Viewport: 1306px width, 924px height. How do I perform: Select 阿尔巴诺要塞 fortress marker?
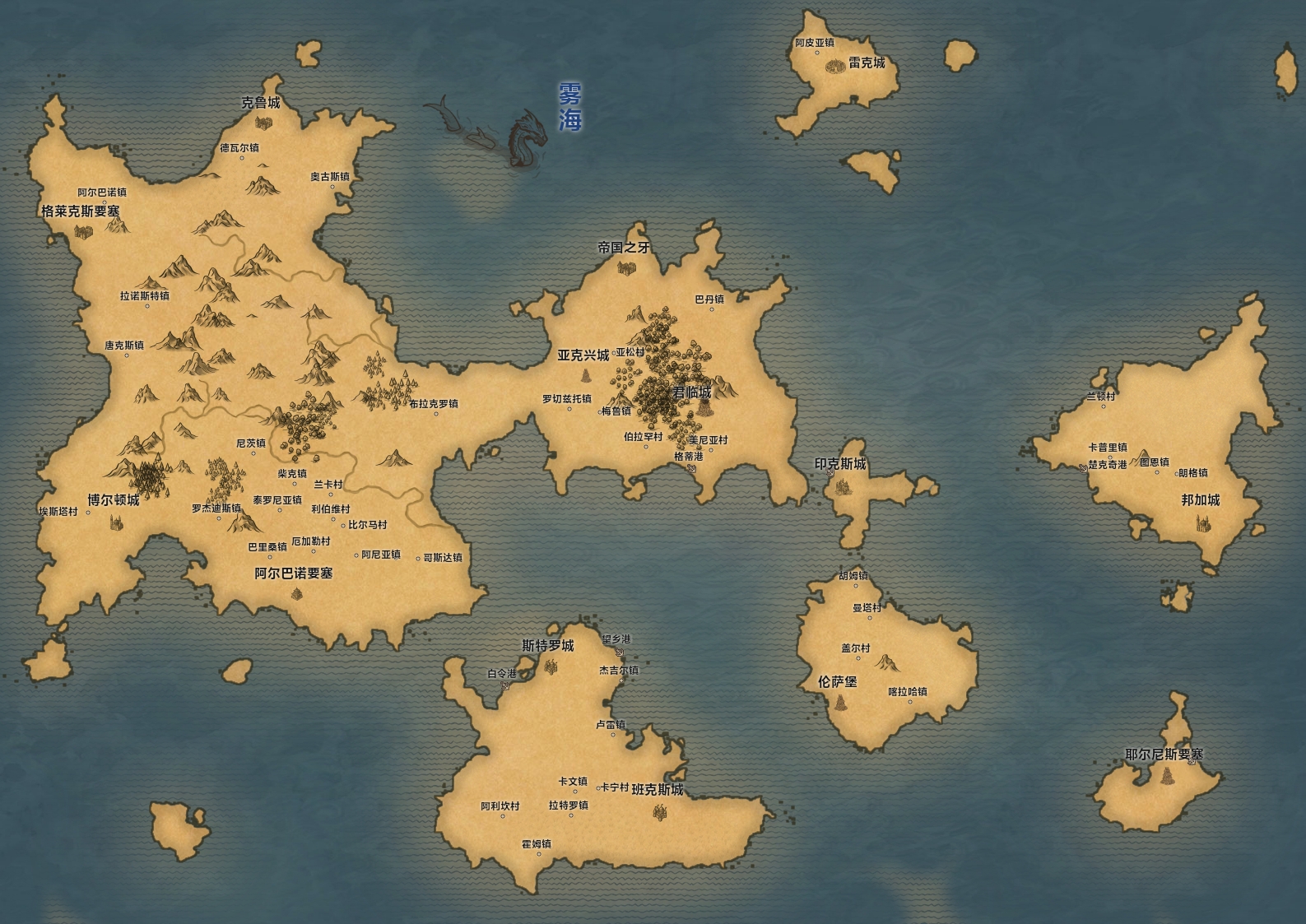pos(296,592)
